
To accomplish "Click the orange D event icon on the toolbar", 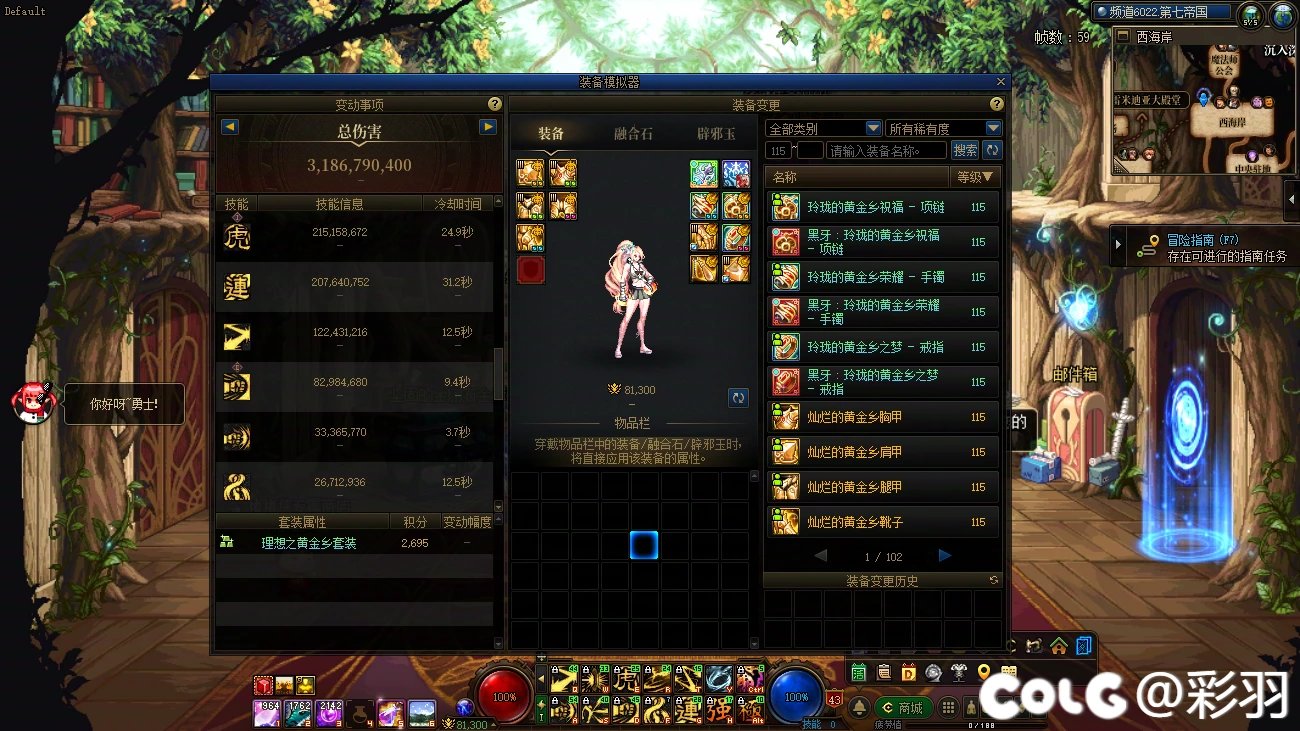I will coord(908,672).
